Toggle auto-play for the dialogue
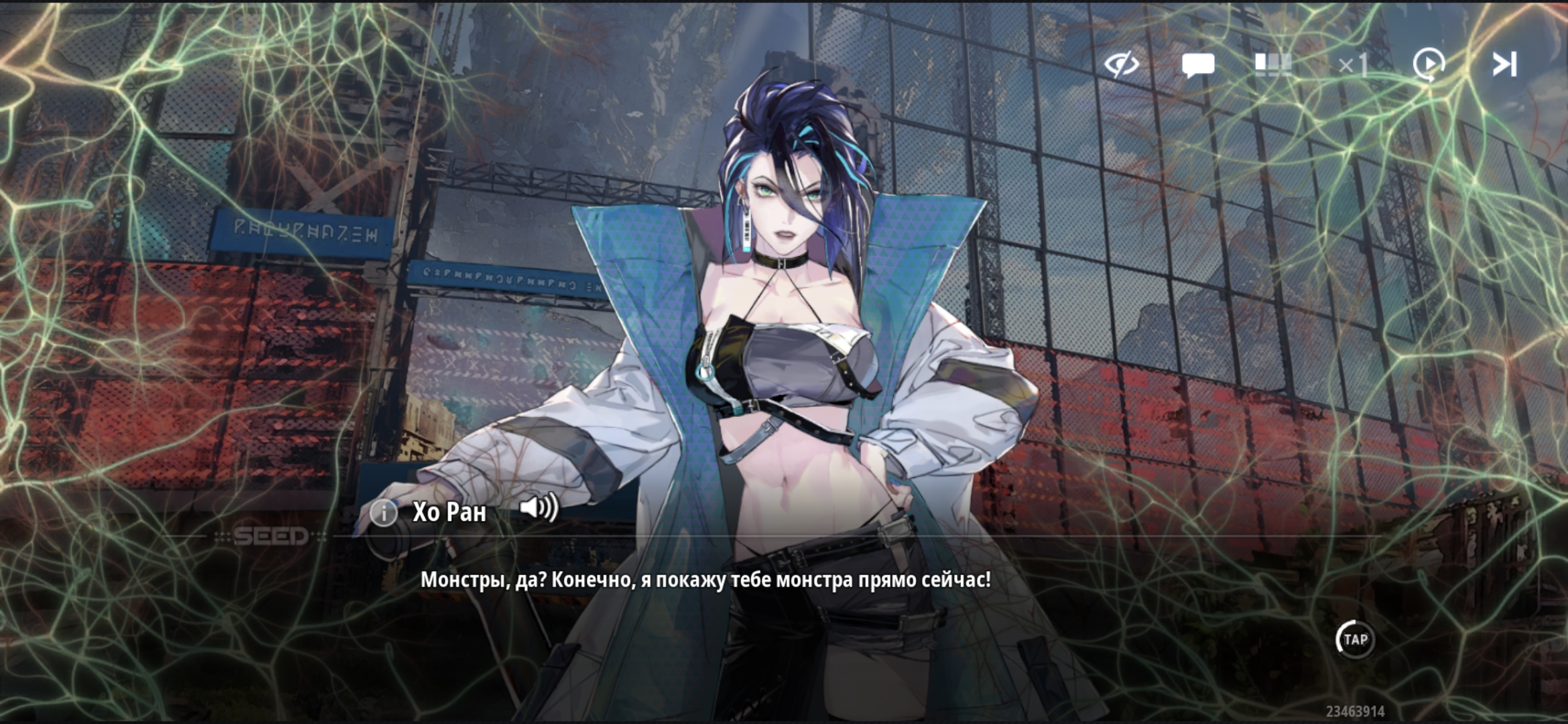Screen dimensions: 1568x724 tap(1429, 65)
